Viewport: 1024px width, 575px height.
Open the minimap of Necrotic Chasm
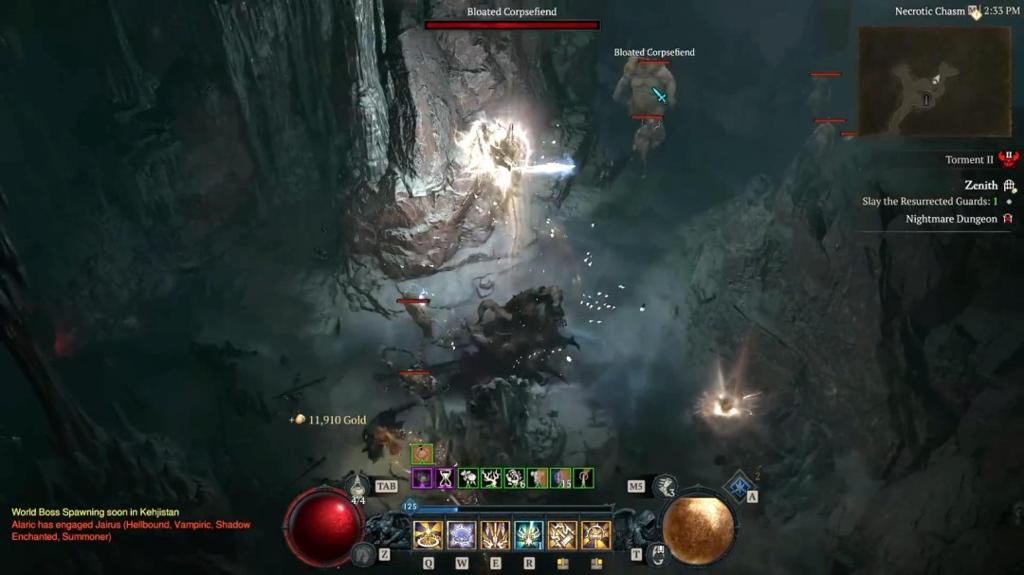(933, 81)
